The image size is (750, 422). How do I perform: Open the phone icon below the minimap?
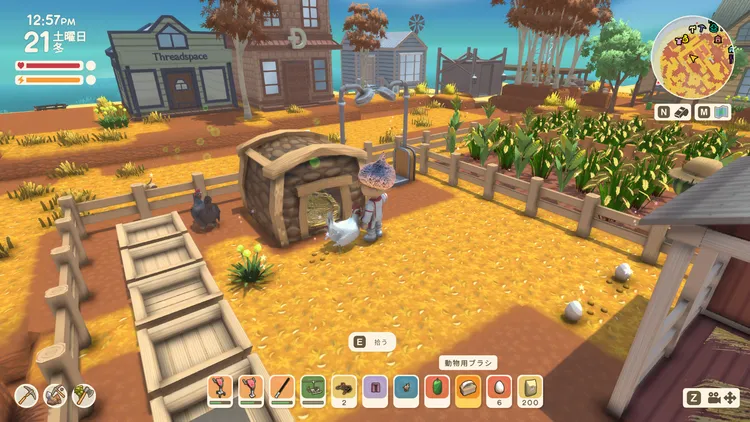tap(683, 113)
